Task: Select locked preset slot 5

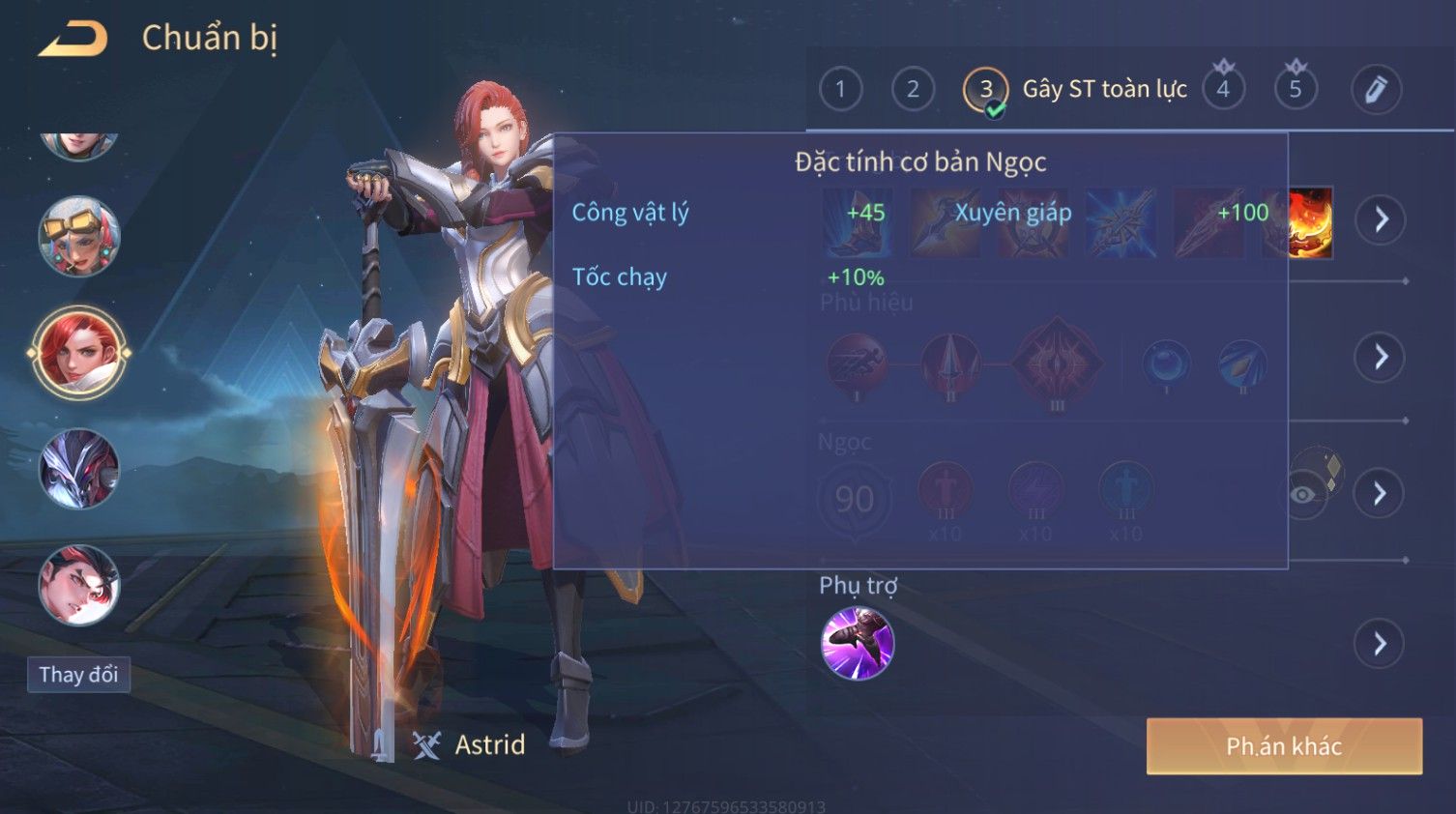Action: 1296,90
